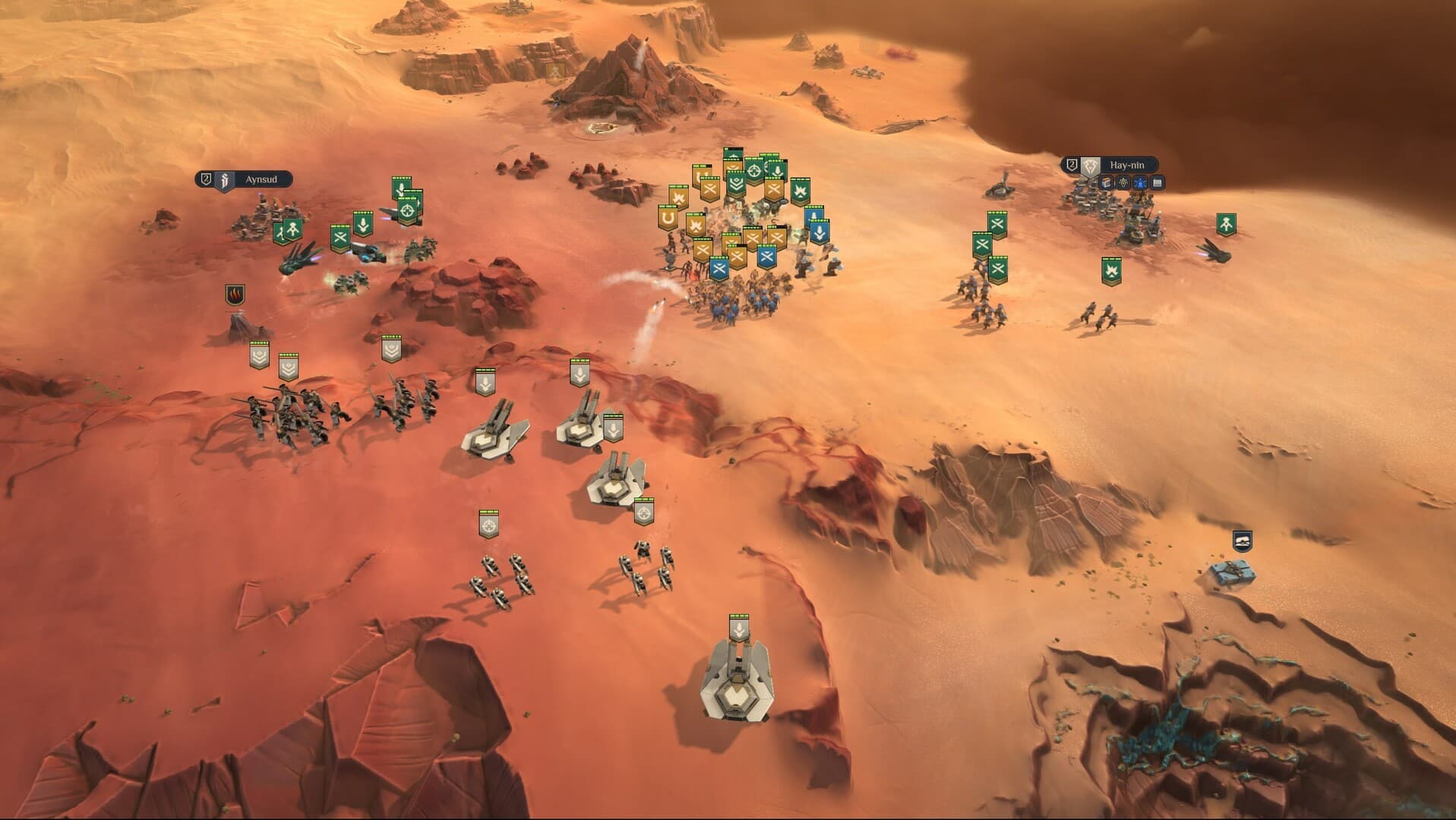Expand the Aynsud village level badge
This screenshot has width=1456, height=820.
coord(205,179)
